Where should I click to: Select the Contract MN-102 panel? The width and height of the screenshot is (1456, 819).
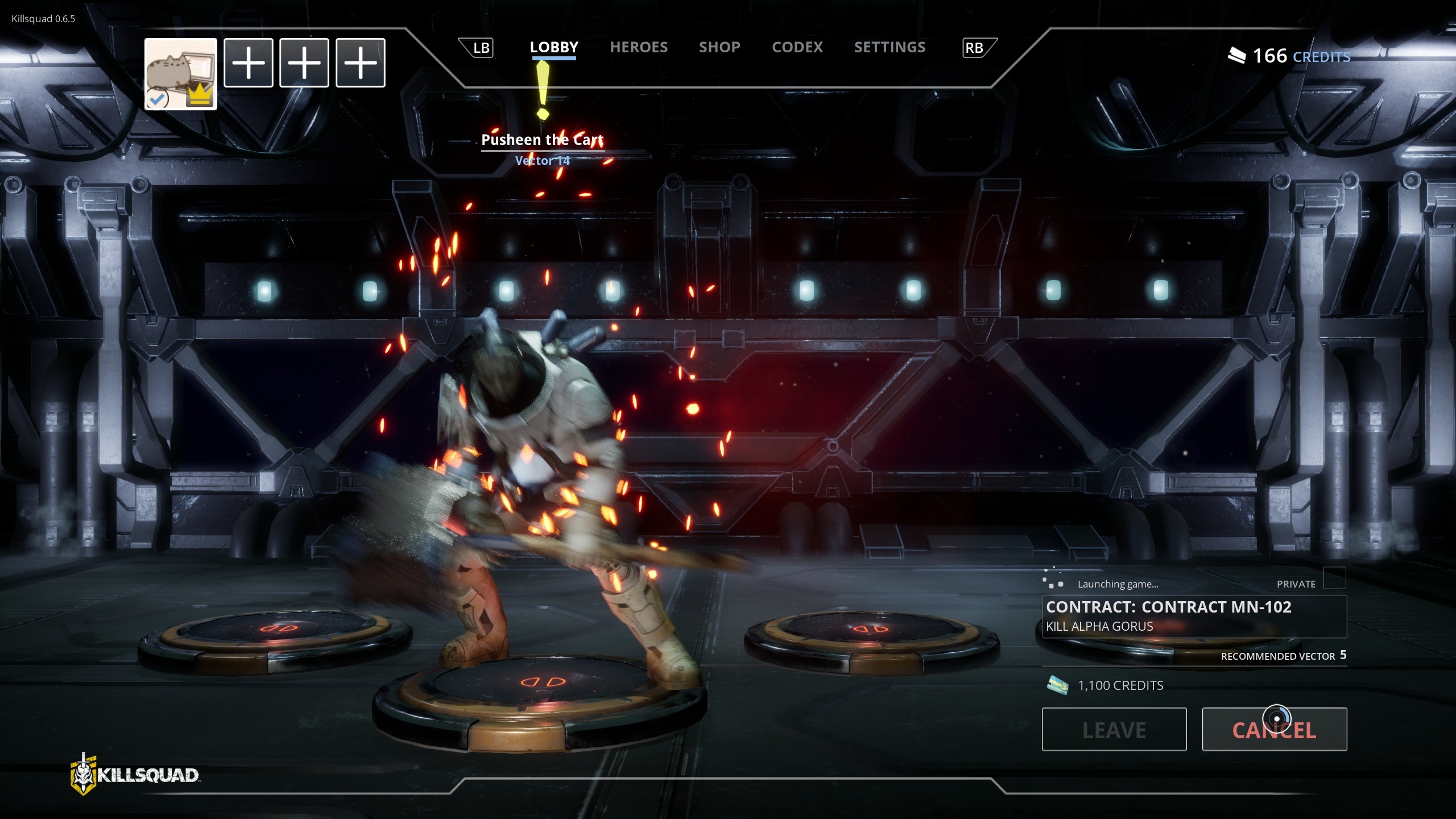pyautogui.click(x=1193, y=616)
